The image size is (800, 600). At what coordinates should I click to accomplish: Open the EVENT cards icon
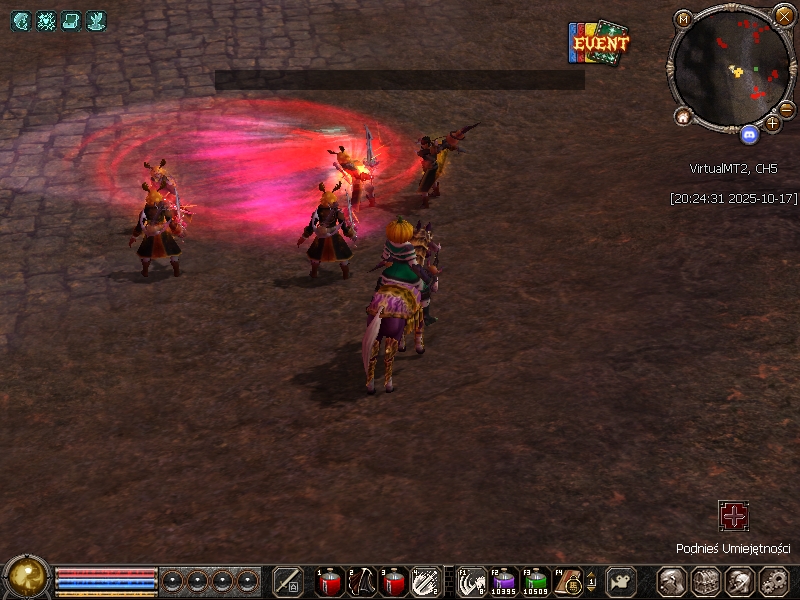click(x=599, y=44)
